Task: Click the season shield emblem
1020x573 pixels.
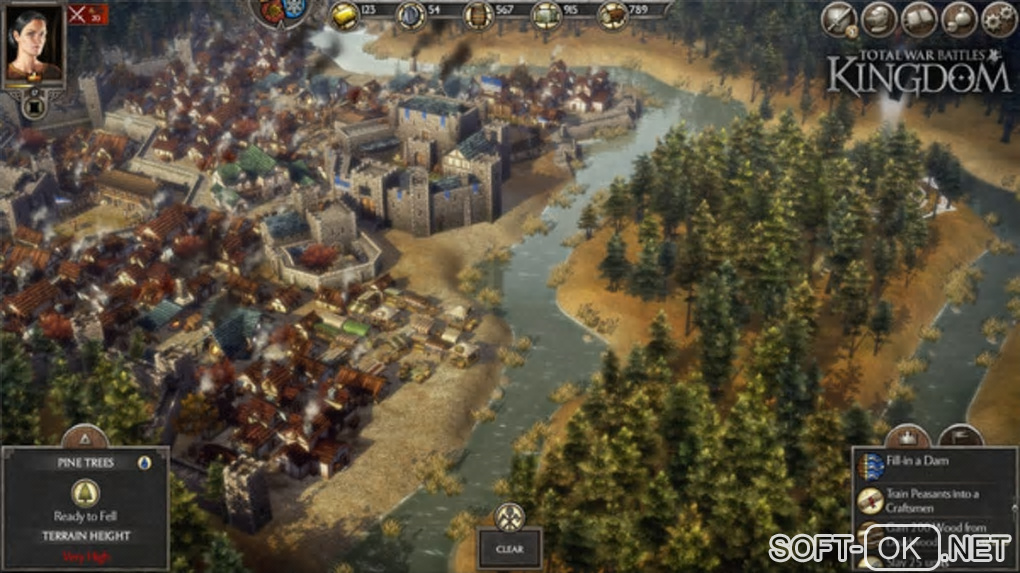Action: pos(282,11)
